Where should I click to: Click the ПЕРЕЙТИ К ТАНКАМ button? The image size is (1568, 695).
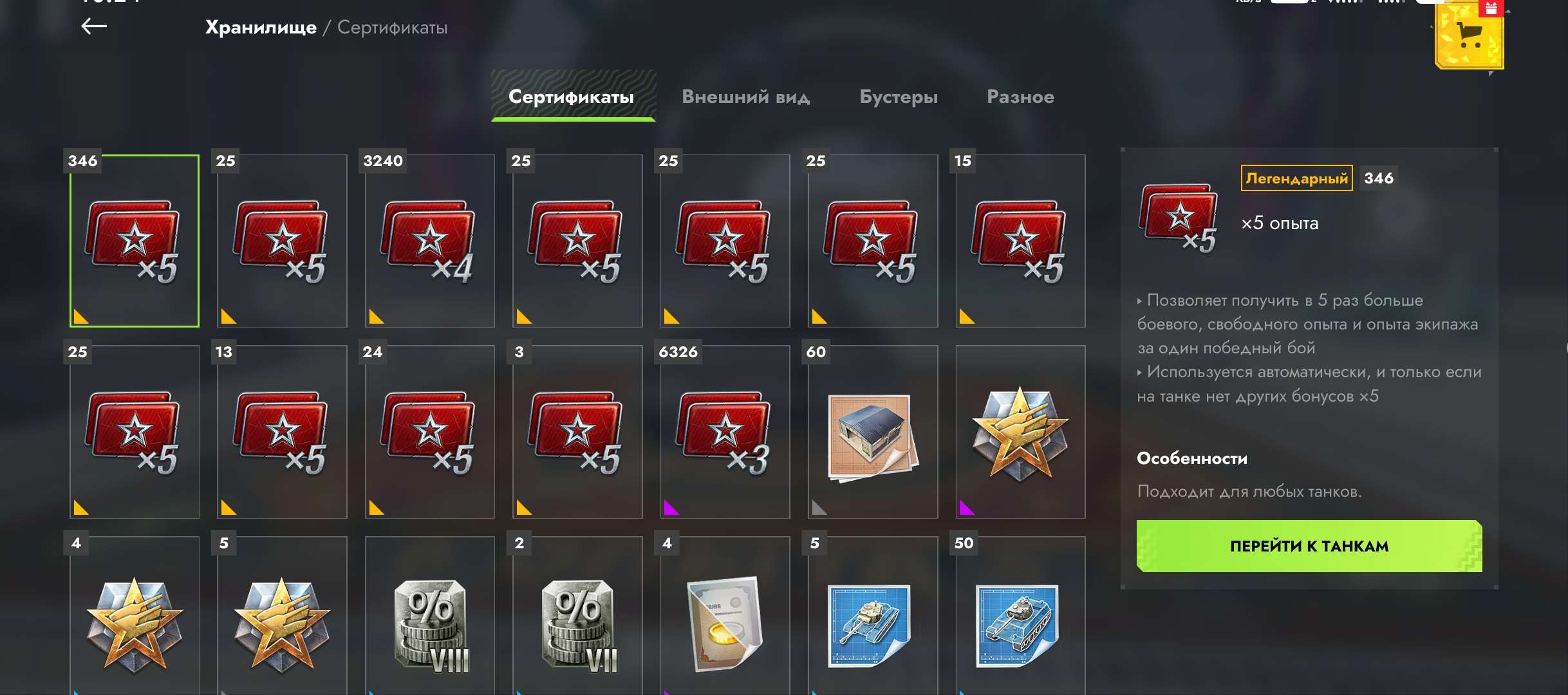pos(1309,546)
